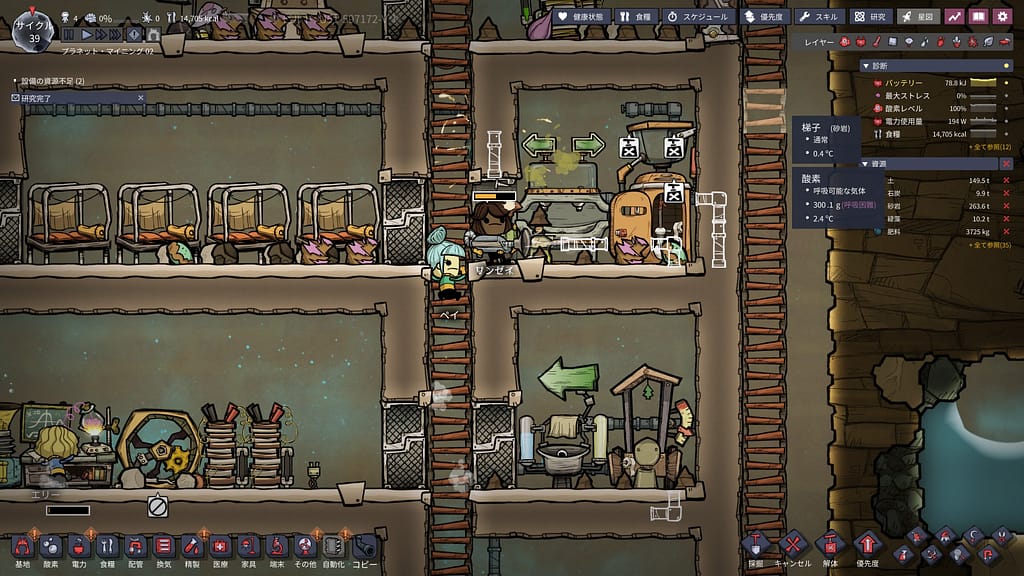Open the 食糧 consumables menu at top

click(635, 16)
